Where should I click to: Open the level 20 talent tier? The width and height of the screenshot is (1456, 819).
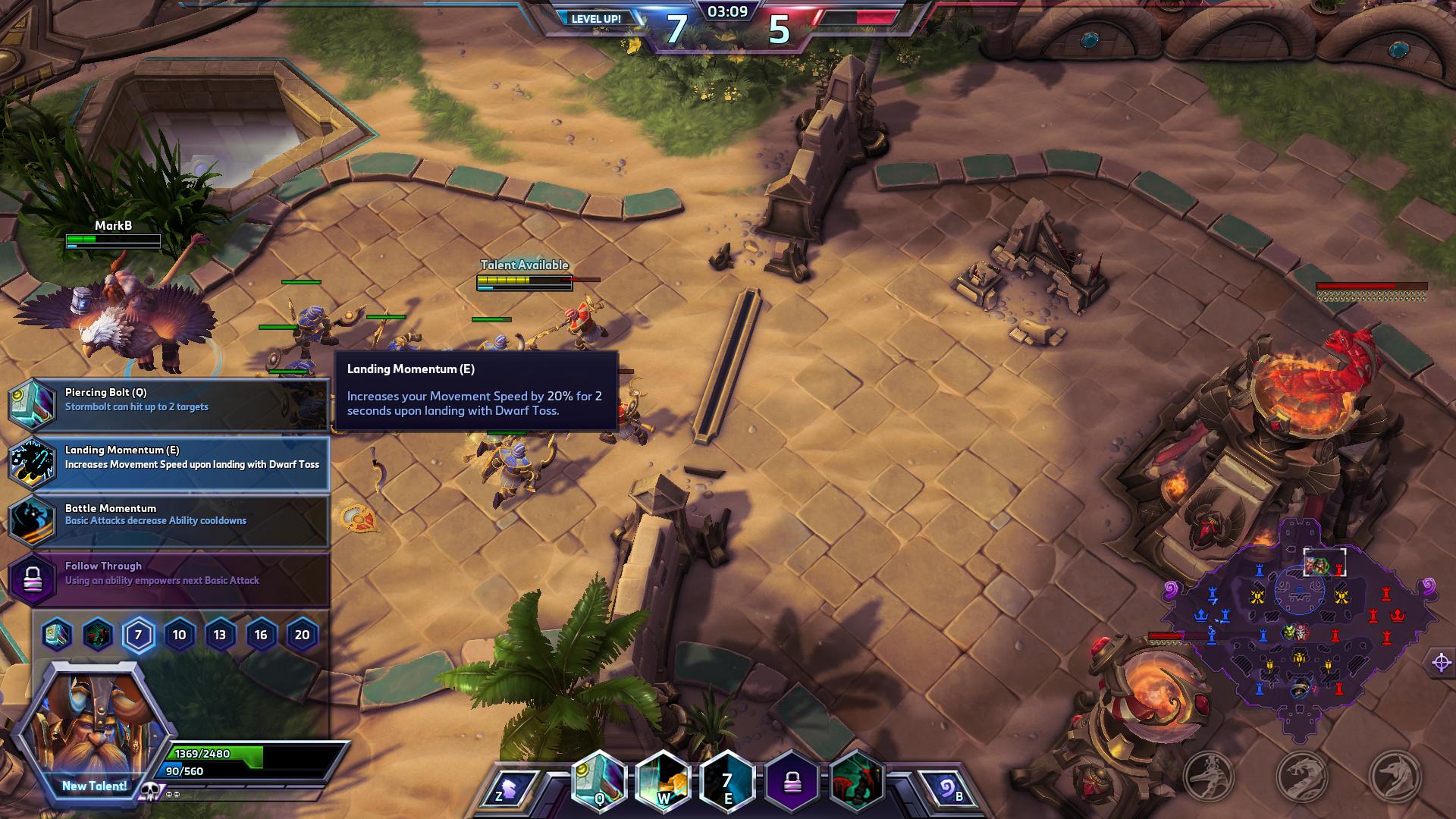pyautogui.click(x=302, y=635)
